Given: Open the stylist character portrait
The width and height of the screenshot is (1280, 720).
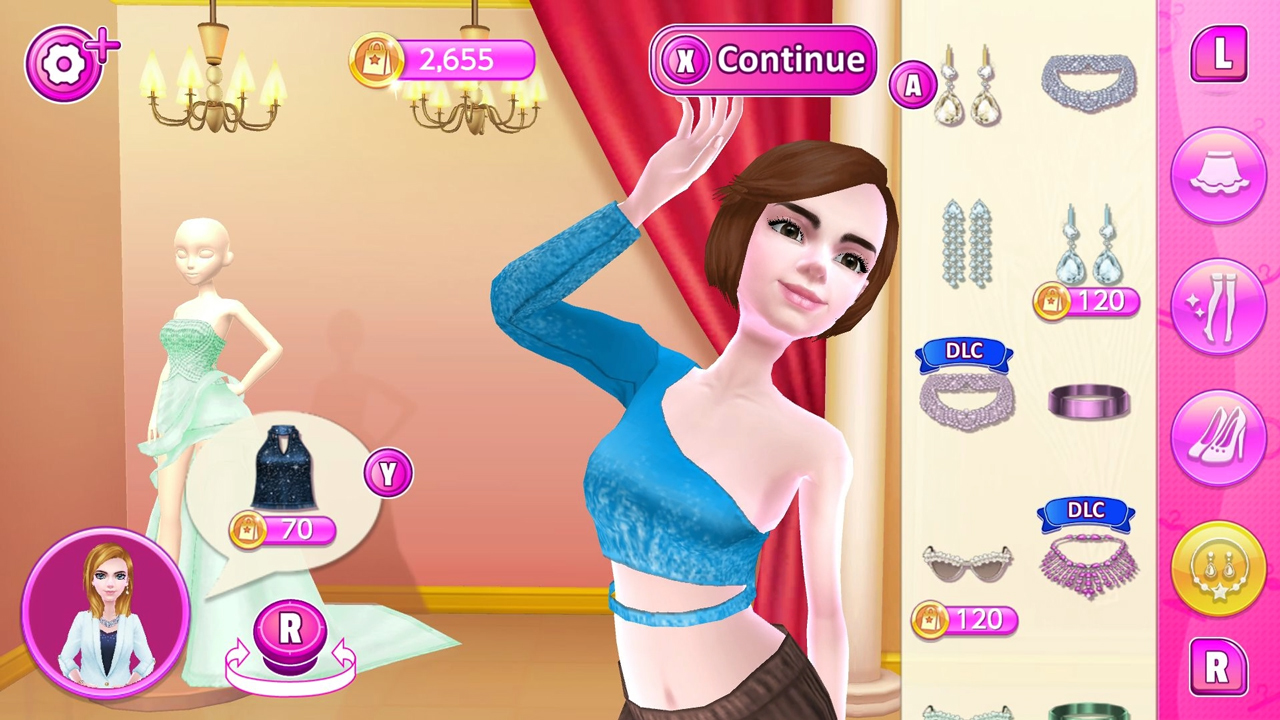Looking at the screenshot, I should pyautogui.click(x=103, y=612).
